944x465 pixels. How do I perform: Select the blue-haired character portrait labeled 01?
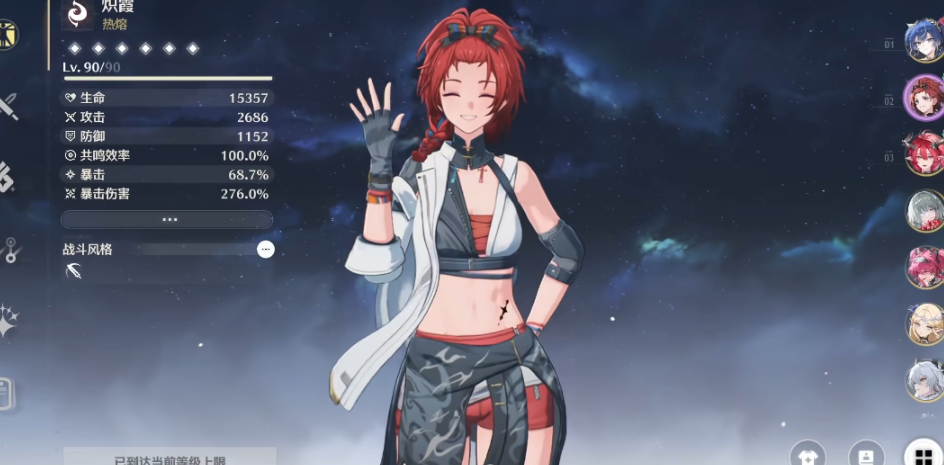pos(924,41)
